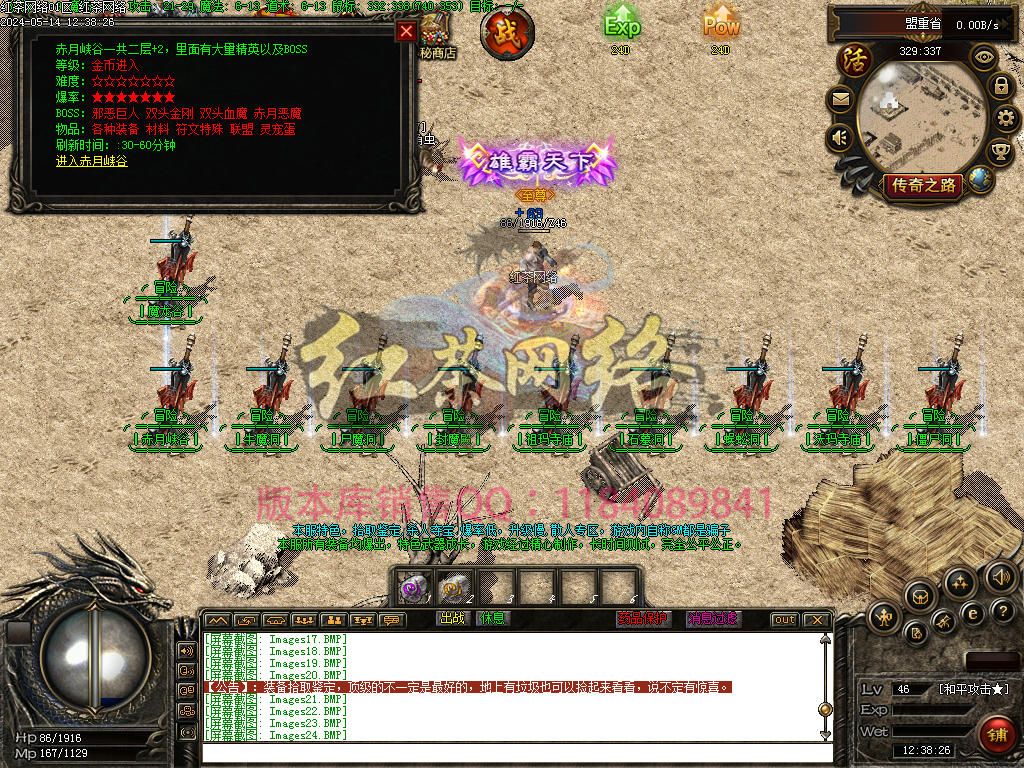Toggle 药品保护 potion protection
Image resolution: width=1024 pixels, height=768 pixels.
643,619
